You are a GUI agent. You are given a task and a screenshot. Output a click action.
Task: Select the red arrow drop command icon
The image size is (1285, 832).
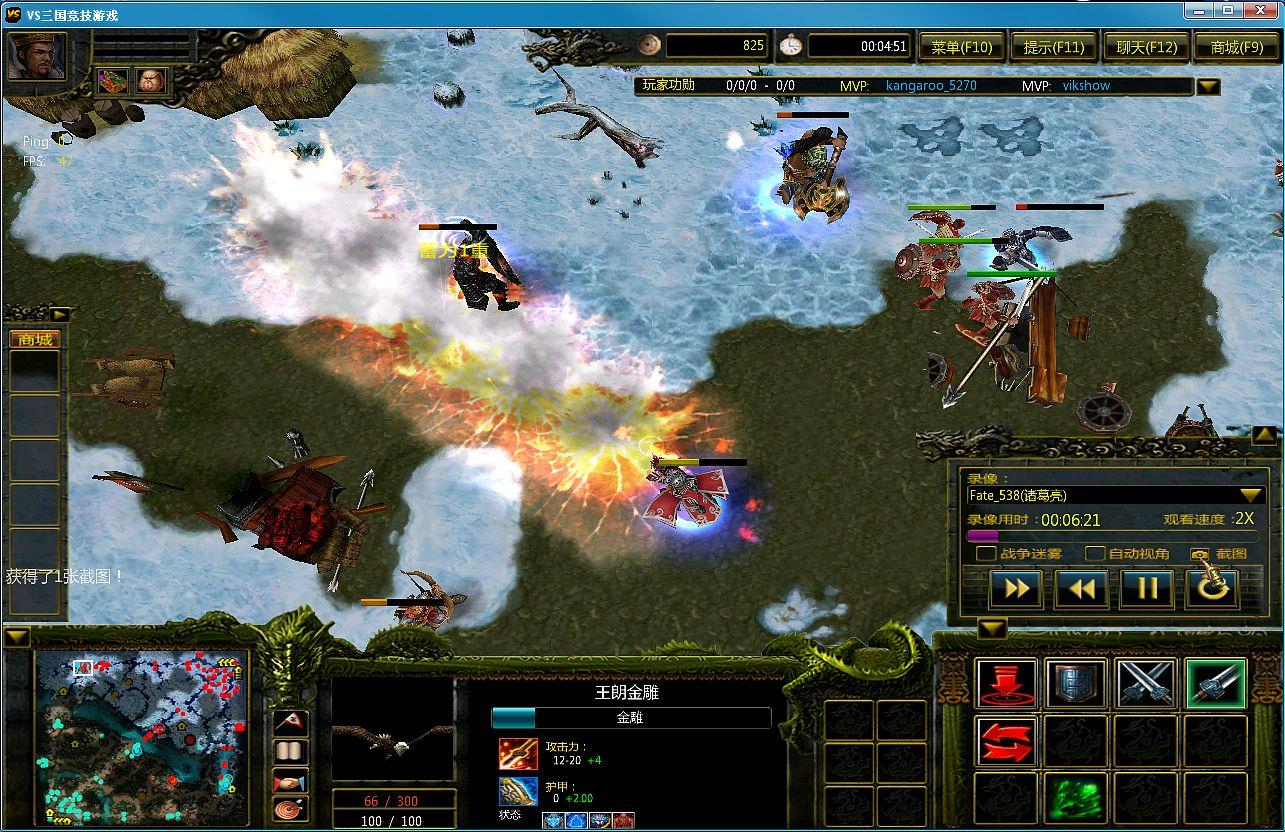(x=1005, y=683)
